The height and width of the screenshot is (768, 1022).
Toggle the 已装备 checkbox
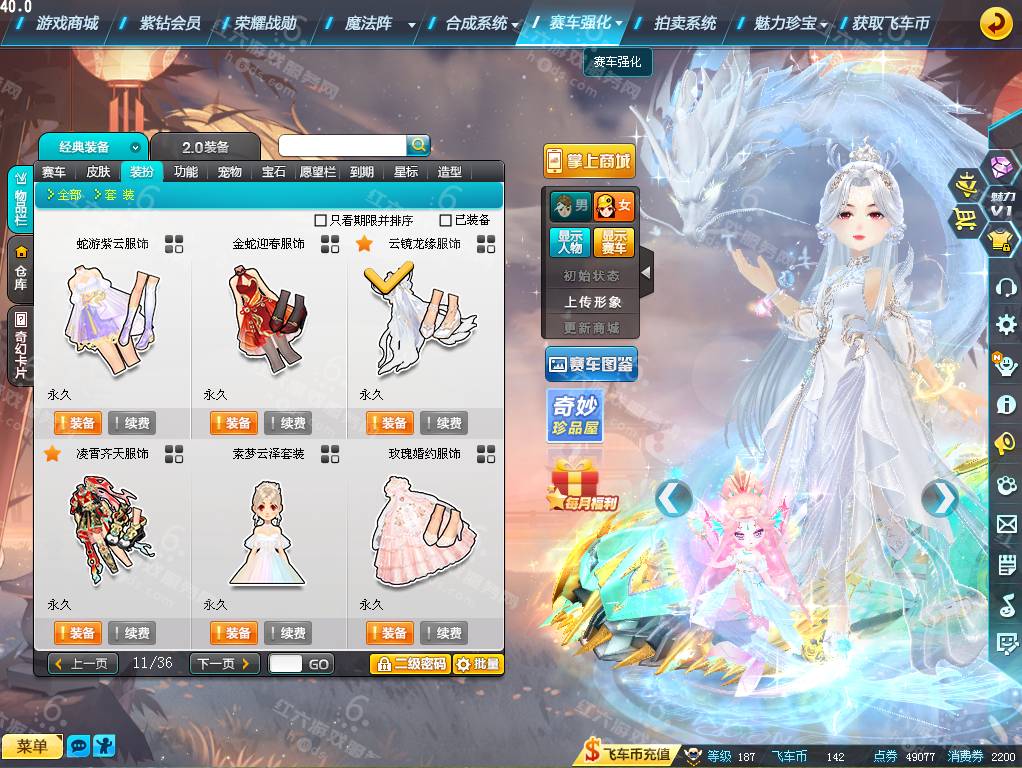pos(446,220)
